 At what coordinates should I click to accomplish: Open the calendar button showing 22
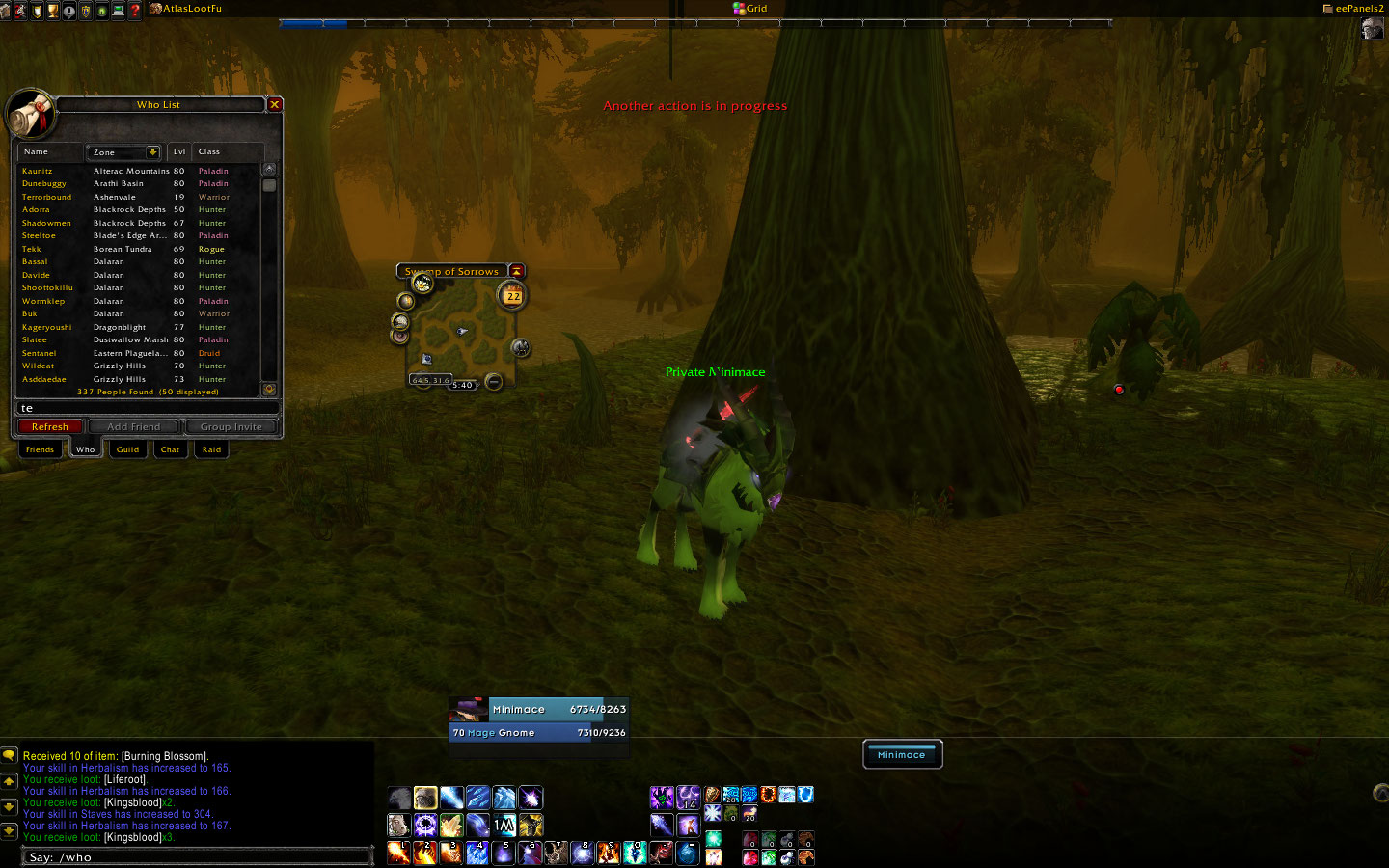tap(513, 295)
